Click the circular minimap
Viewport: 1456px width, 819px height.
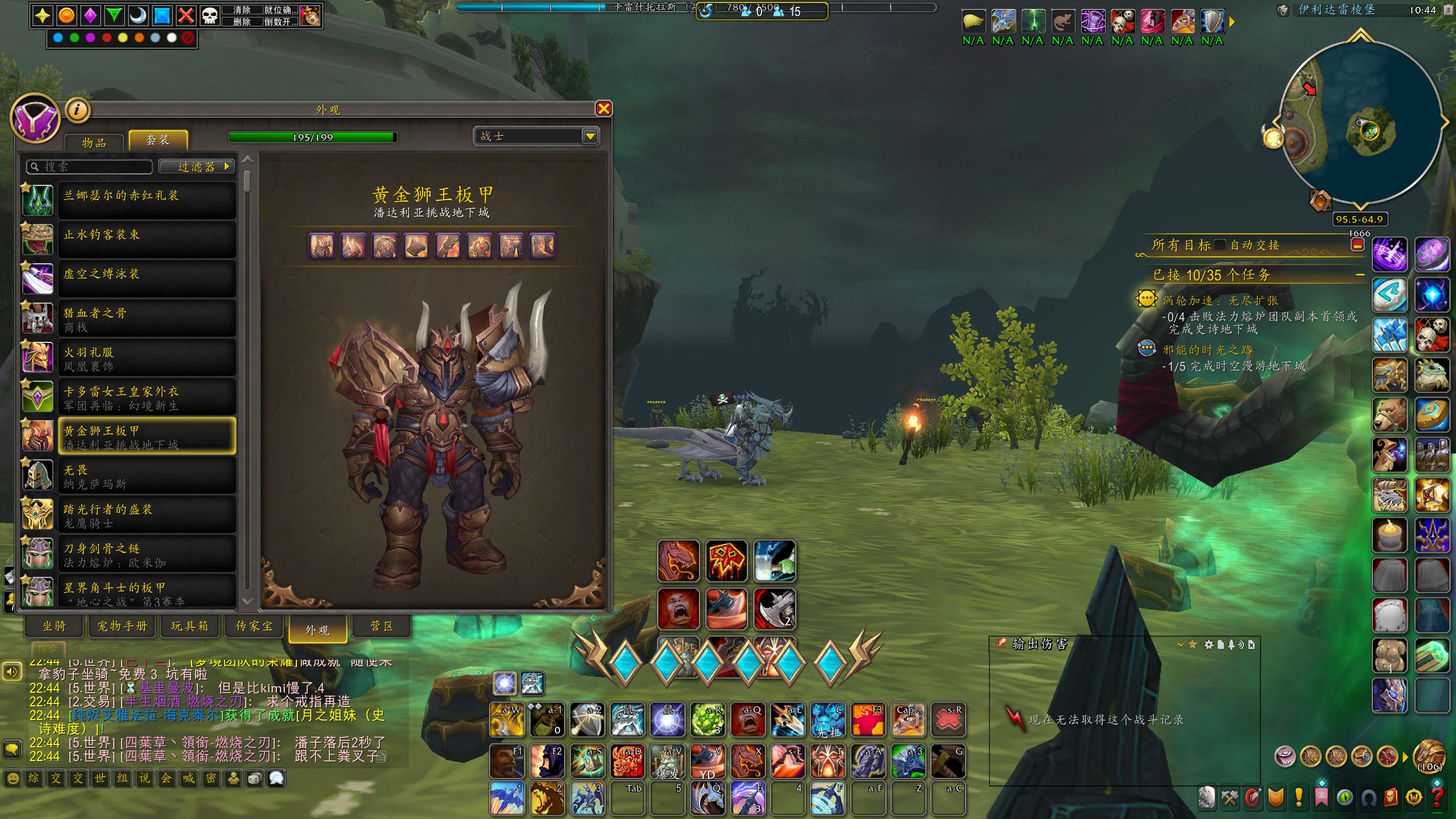[1360, 122]
